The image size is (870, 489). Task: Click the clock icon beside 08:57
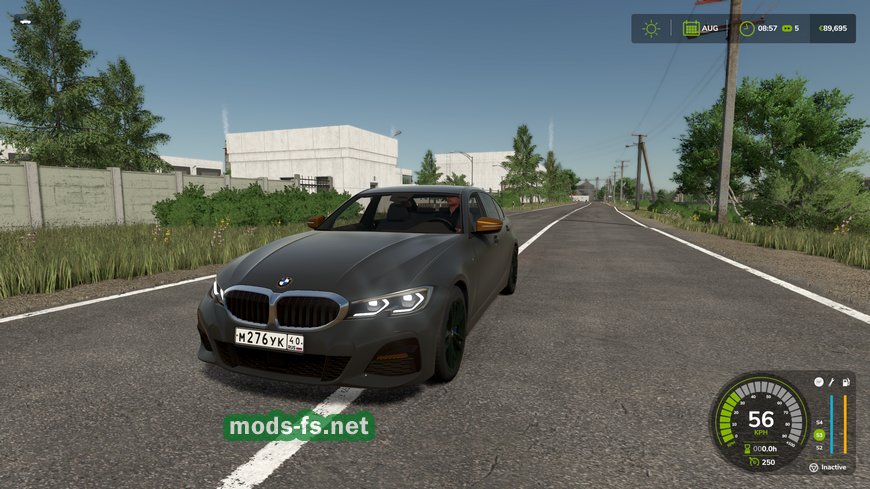746,28
